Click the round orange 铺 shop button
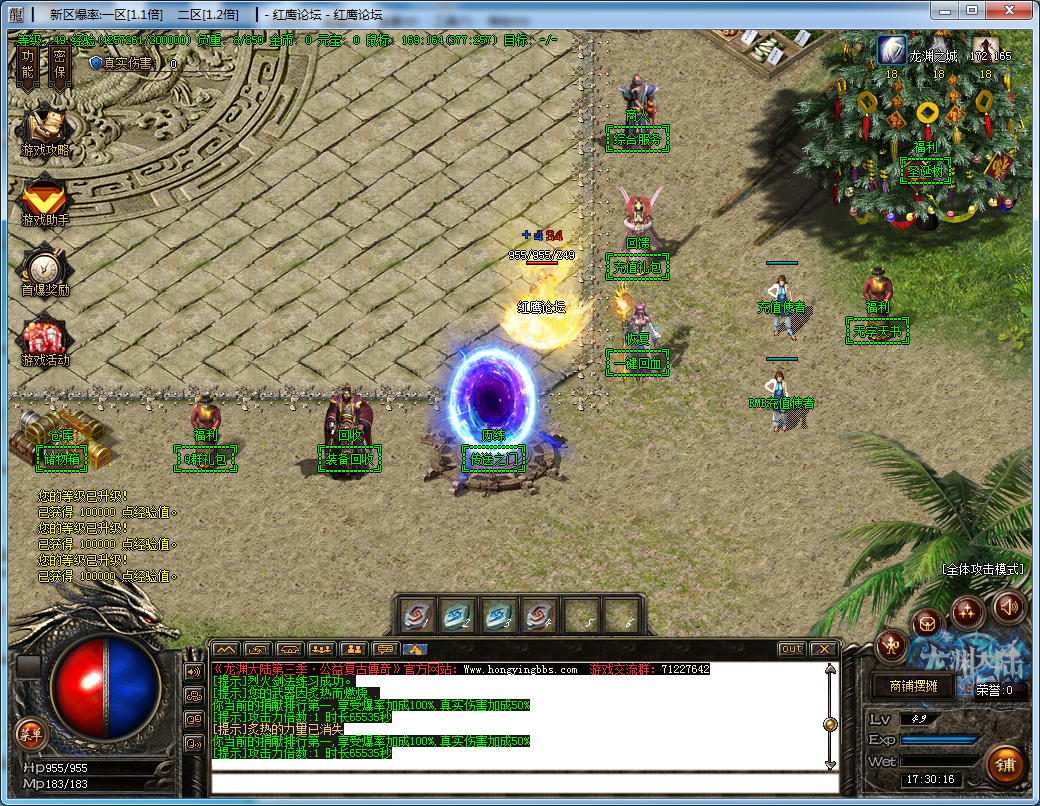 point(1006,764)
